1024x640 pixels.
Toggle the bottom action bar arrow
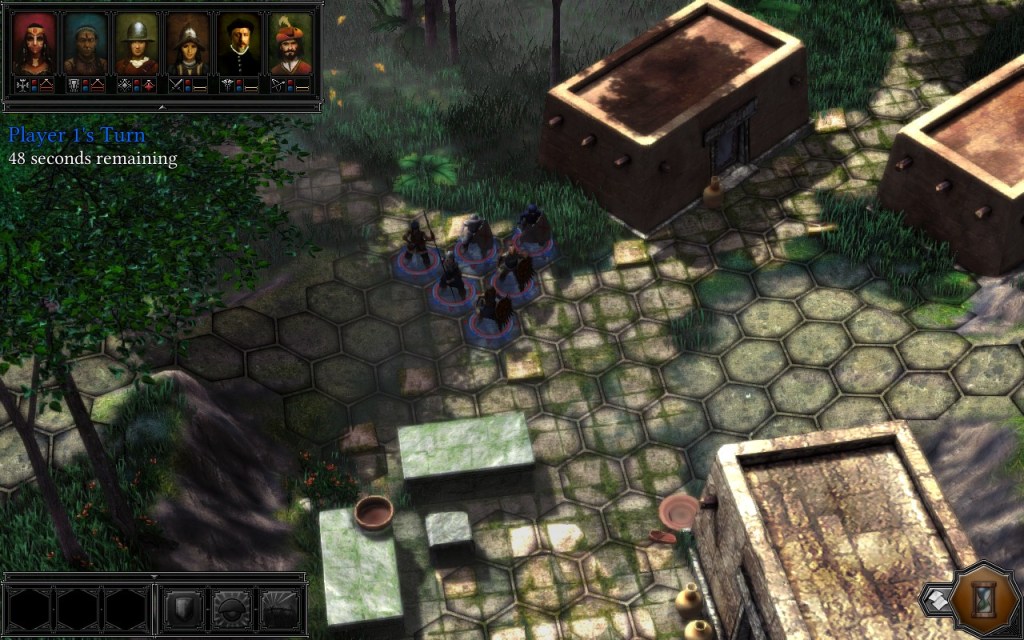pos(154,577)
